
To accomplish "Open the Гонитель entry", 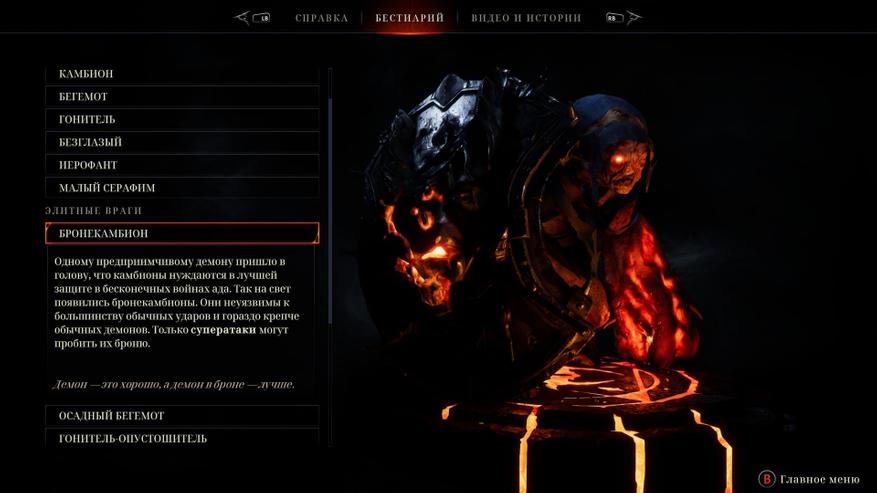I will coord(182,120).
